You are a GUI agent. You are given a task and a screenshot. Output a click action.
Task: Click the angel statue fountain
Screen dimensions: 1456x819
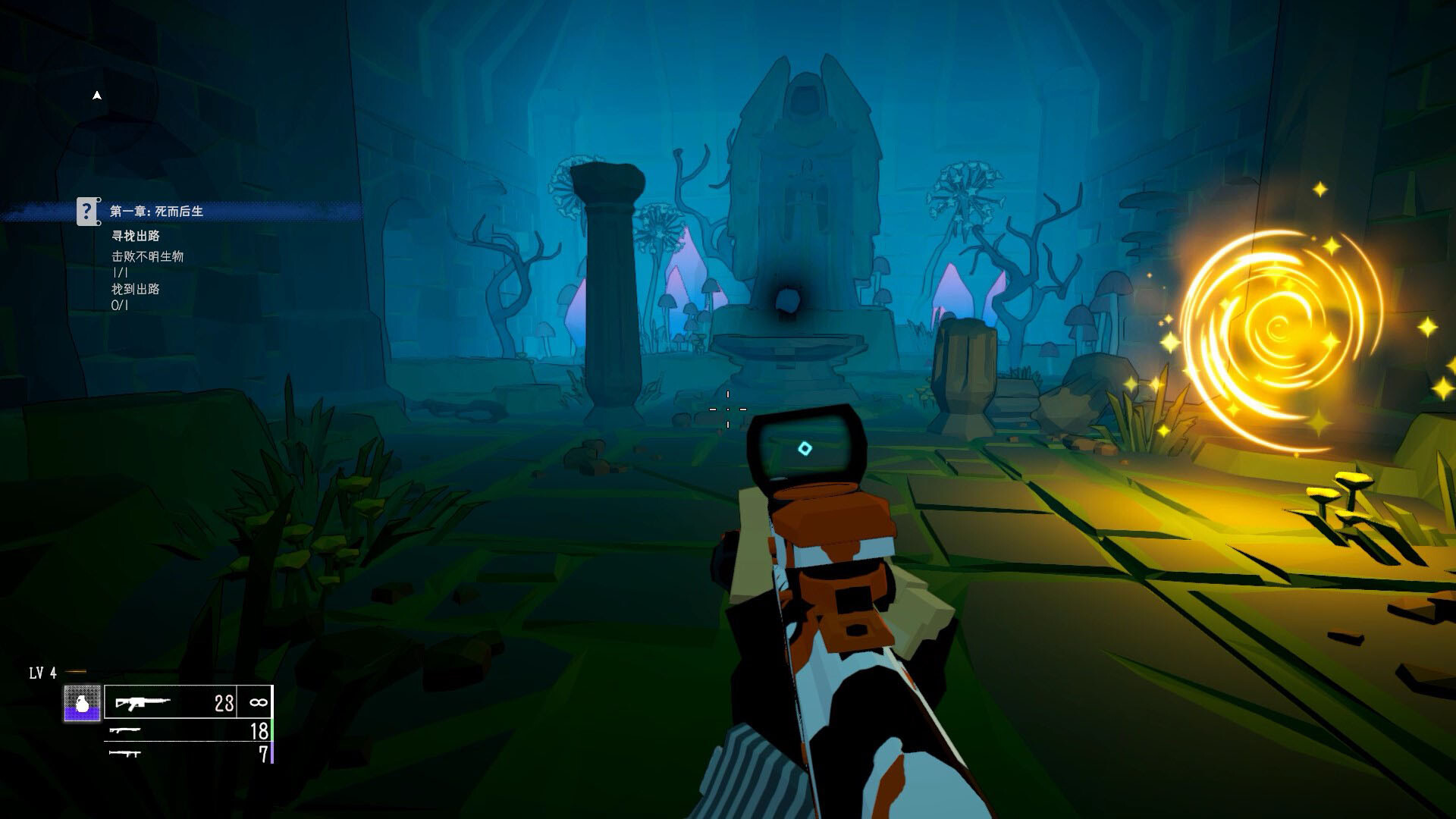[805, 212]
